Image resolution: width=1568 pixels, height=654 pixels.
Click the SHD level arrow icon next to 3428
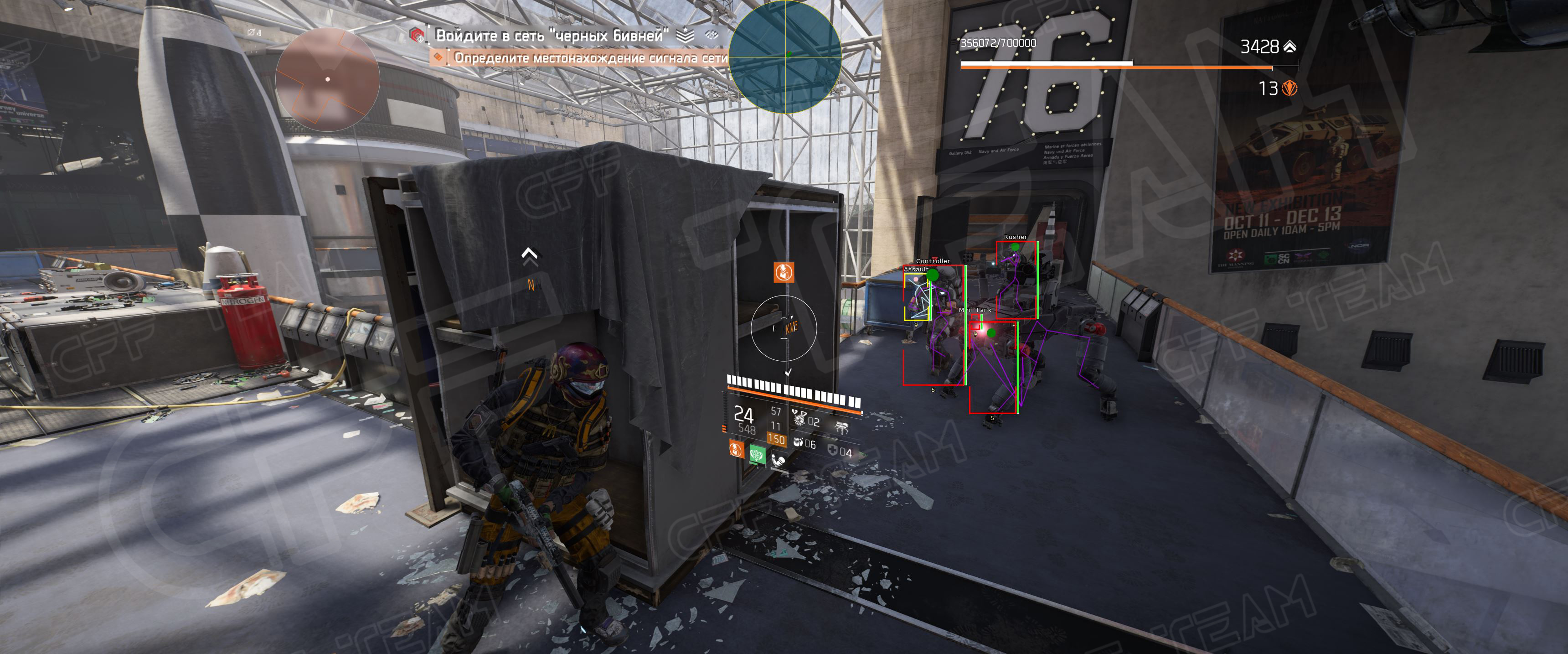(x=1289, y=46)
